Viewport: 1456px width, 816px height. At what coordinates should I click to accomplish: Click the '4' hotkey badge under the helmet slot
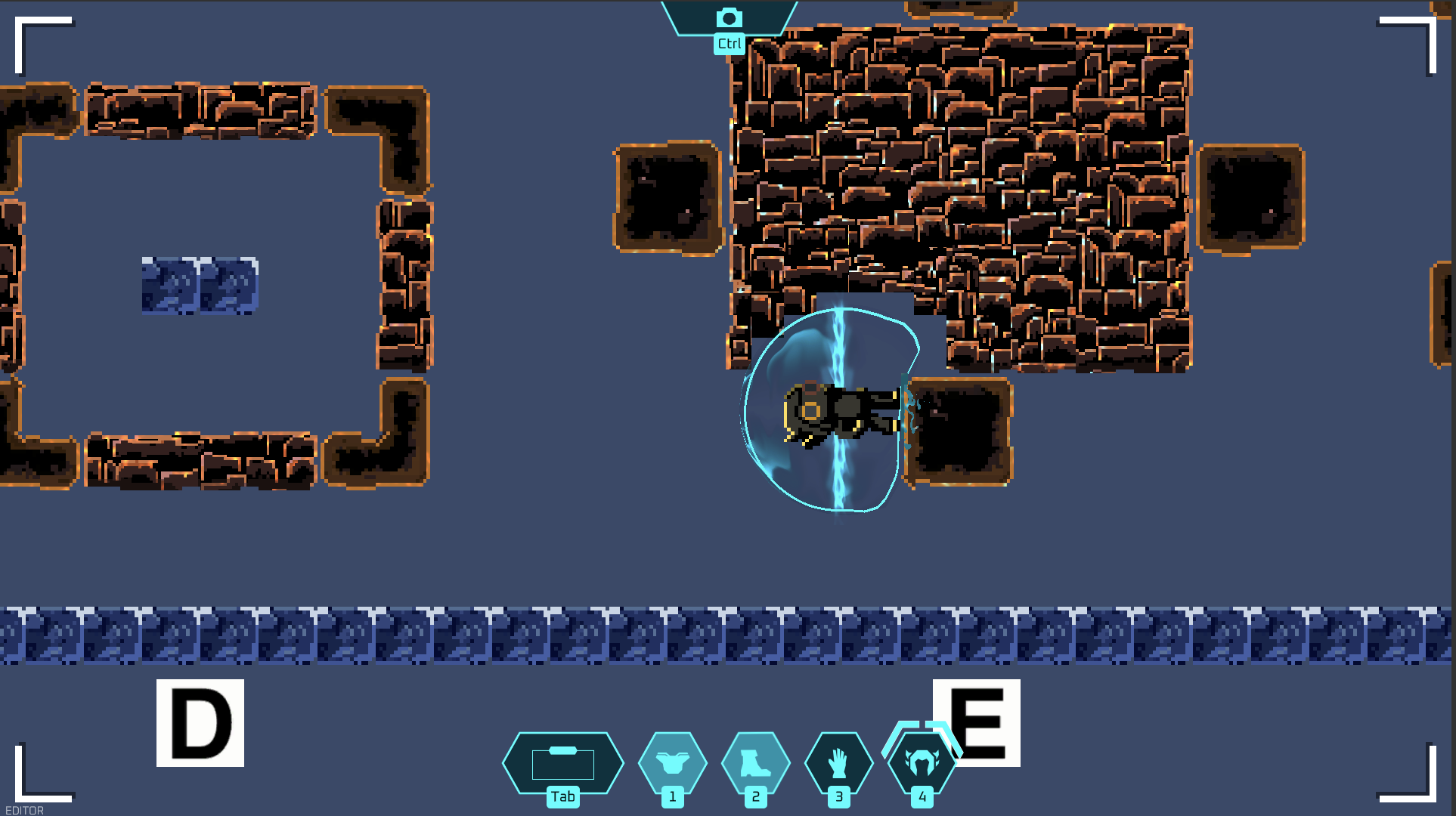922,796
